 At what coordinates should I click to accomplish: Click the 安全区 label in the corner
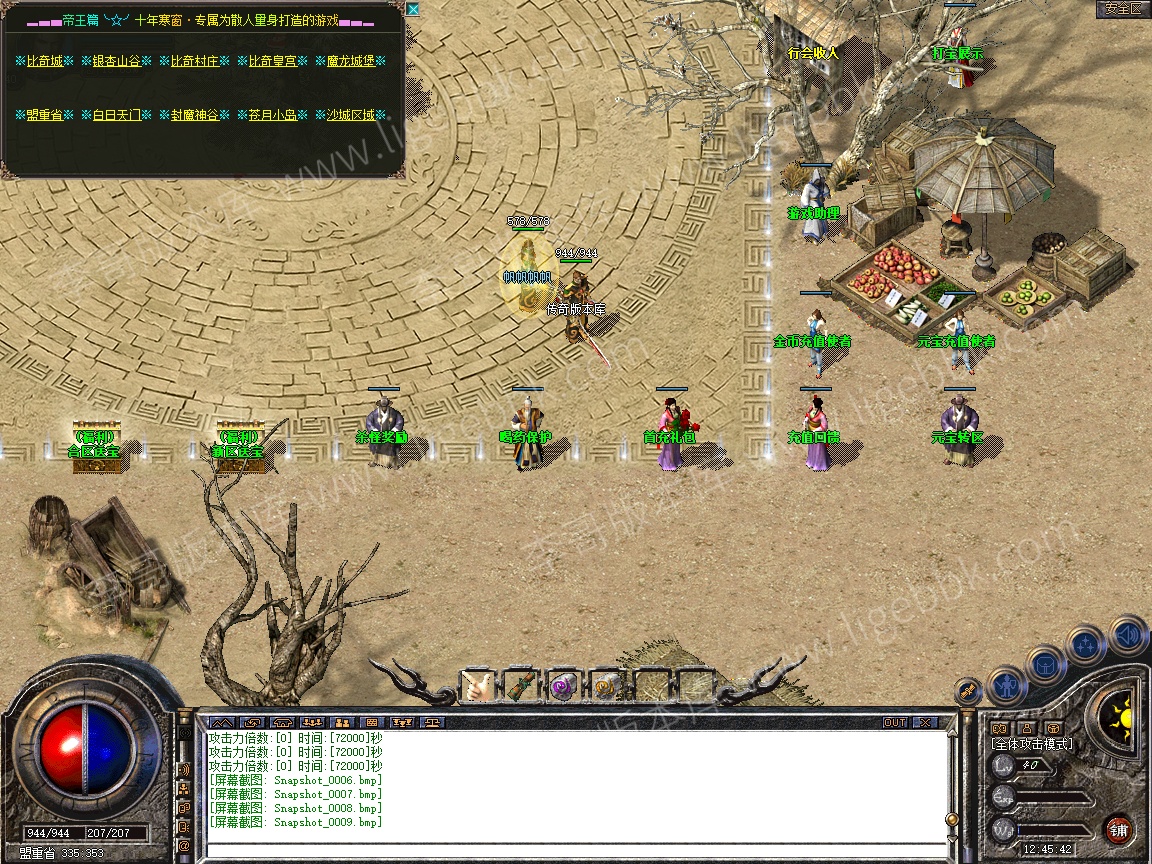point(1122,9)
